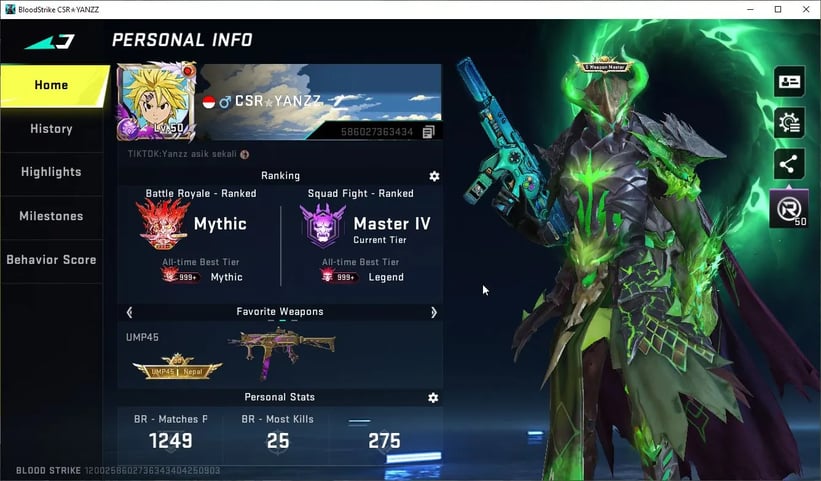821x481 pixels.
Task: Show previous favorite weapon
Action: pos(129,312)
